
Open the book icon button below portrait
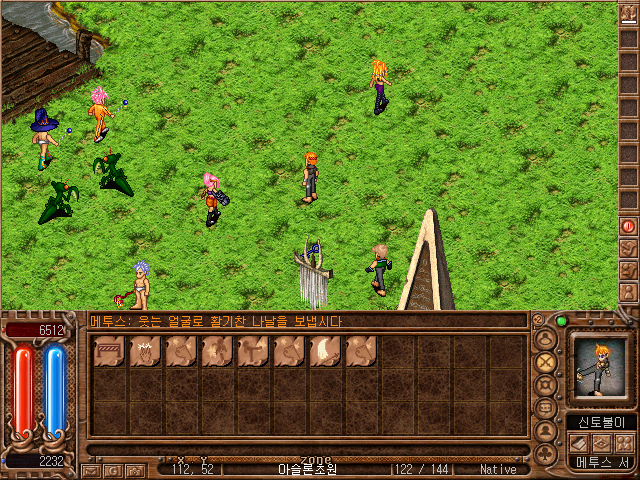579,443
